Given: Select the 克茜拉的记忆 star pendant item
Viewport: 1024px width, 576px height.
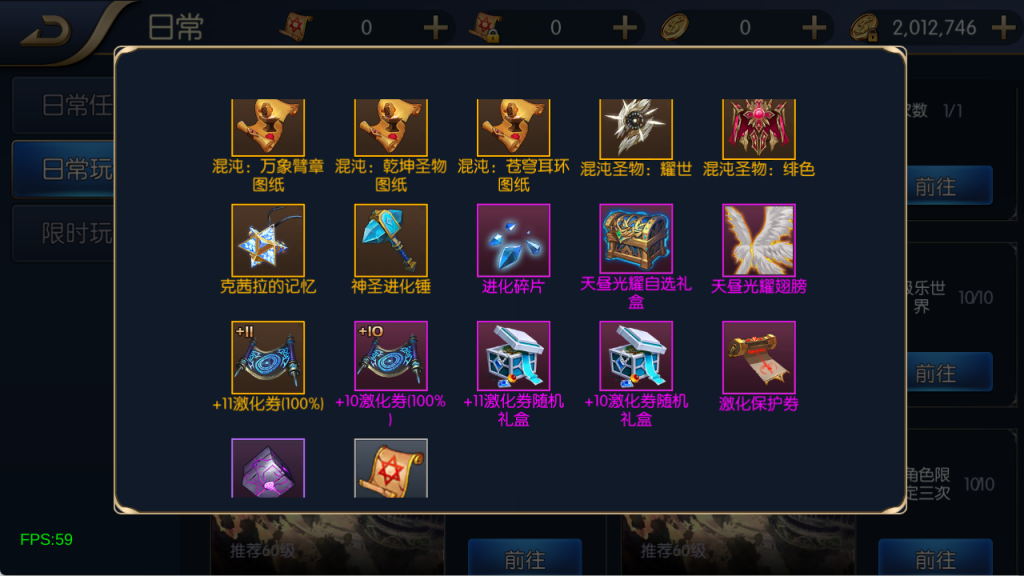Looking at the screenshot, I should coord(268,240).
